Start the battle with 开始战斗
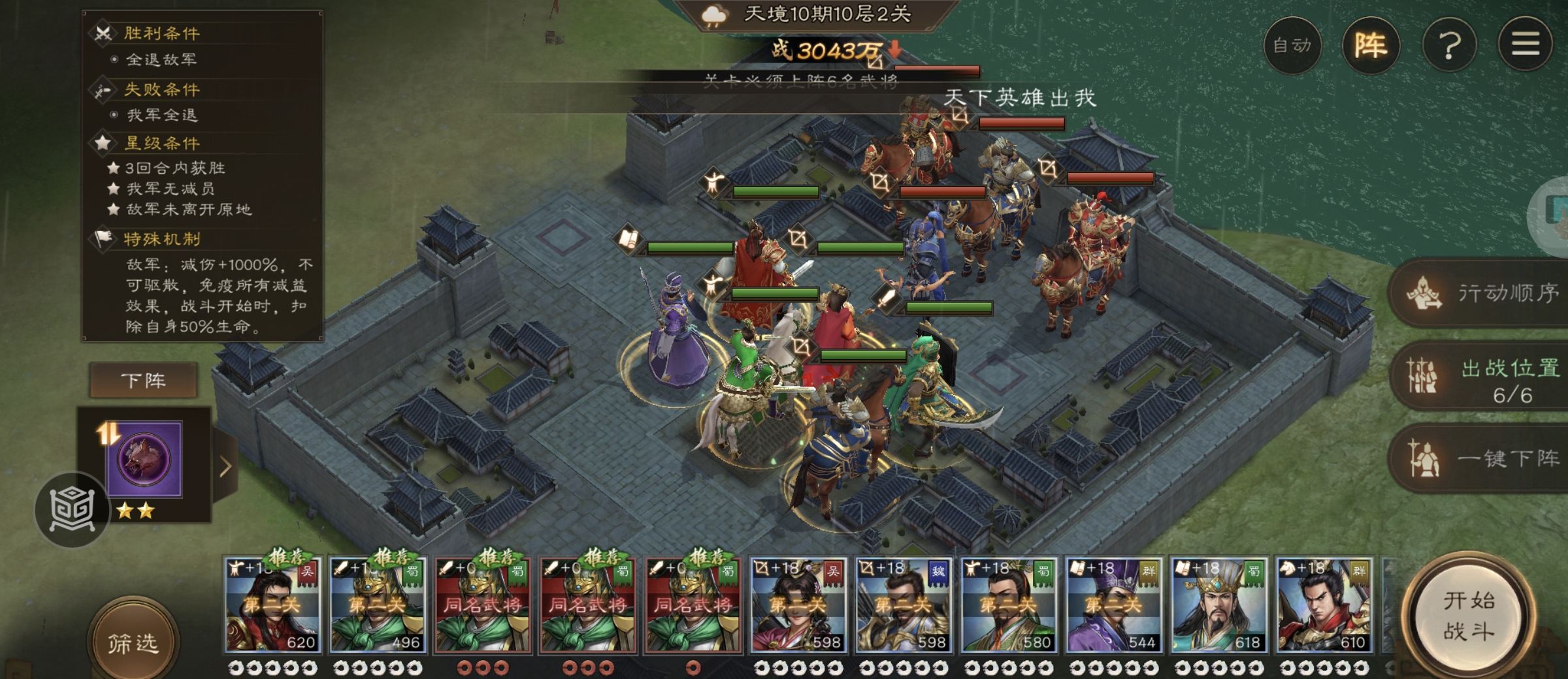Image resolution: width=1568 pixels, height=679 pixels. tap(1468, 616)
